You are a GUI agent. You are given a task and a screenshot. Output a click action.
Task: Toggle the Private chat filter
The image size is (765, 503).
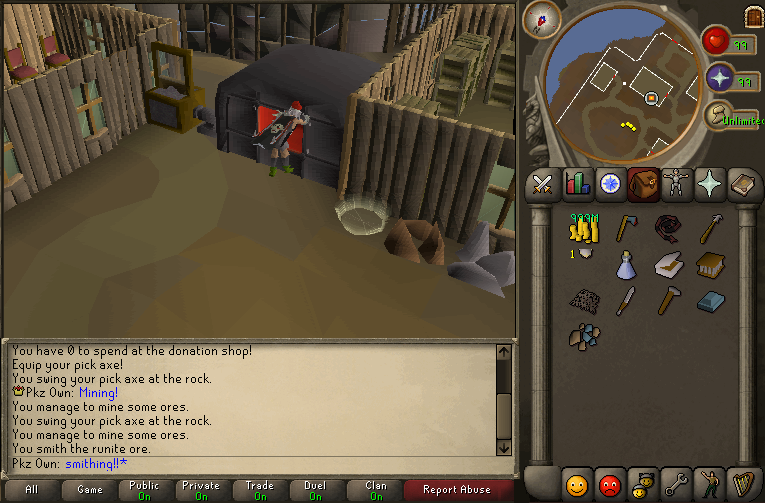coord(201,490)
